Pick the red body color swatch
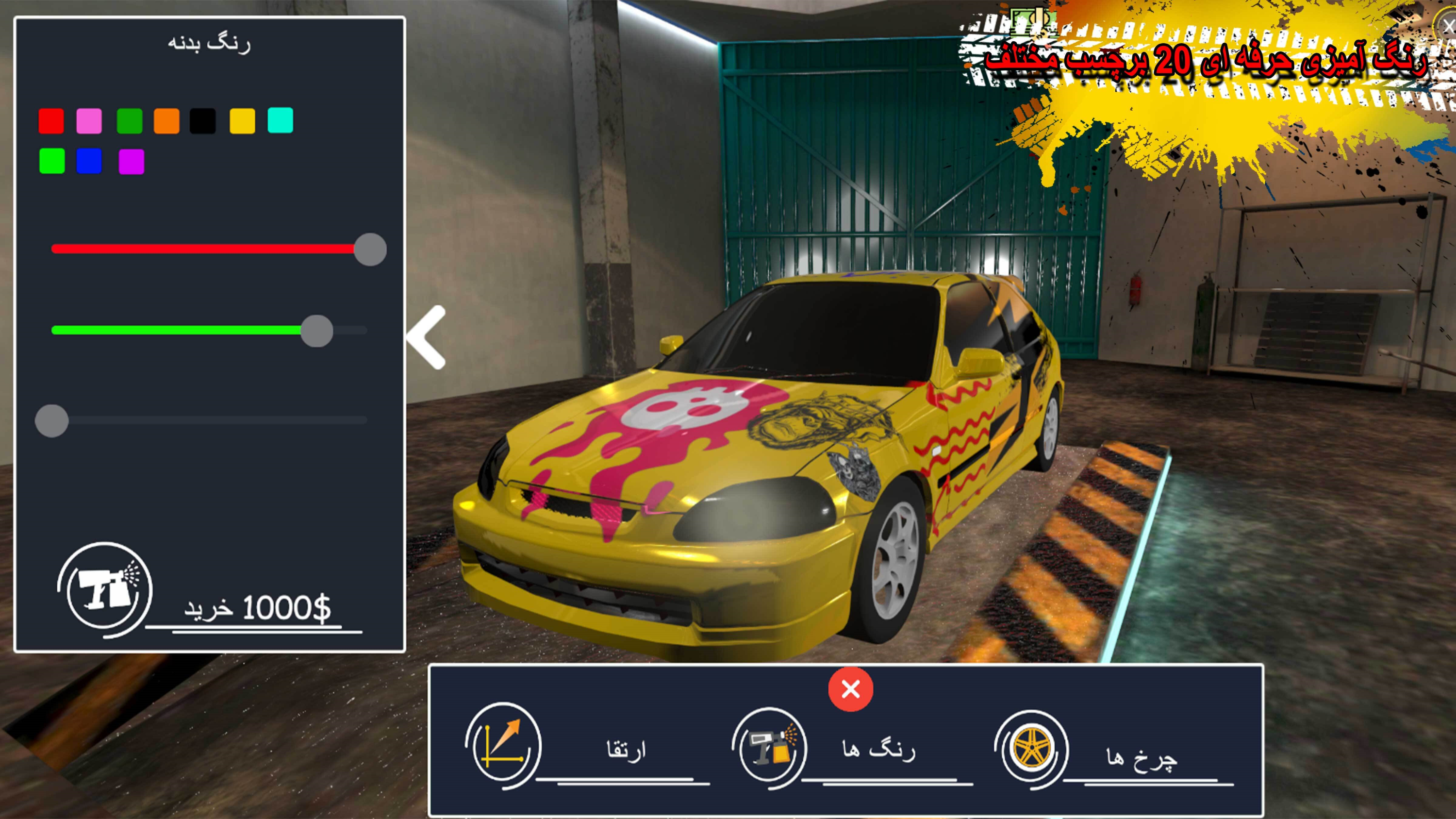Screen dimensions: 1456x819 coord(51,121)
